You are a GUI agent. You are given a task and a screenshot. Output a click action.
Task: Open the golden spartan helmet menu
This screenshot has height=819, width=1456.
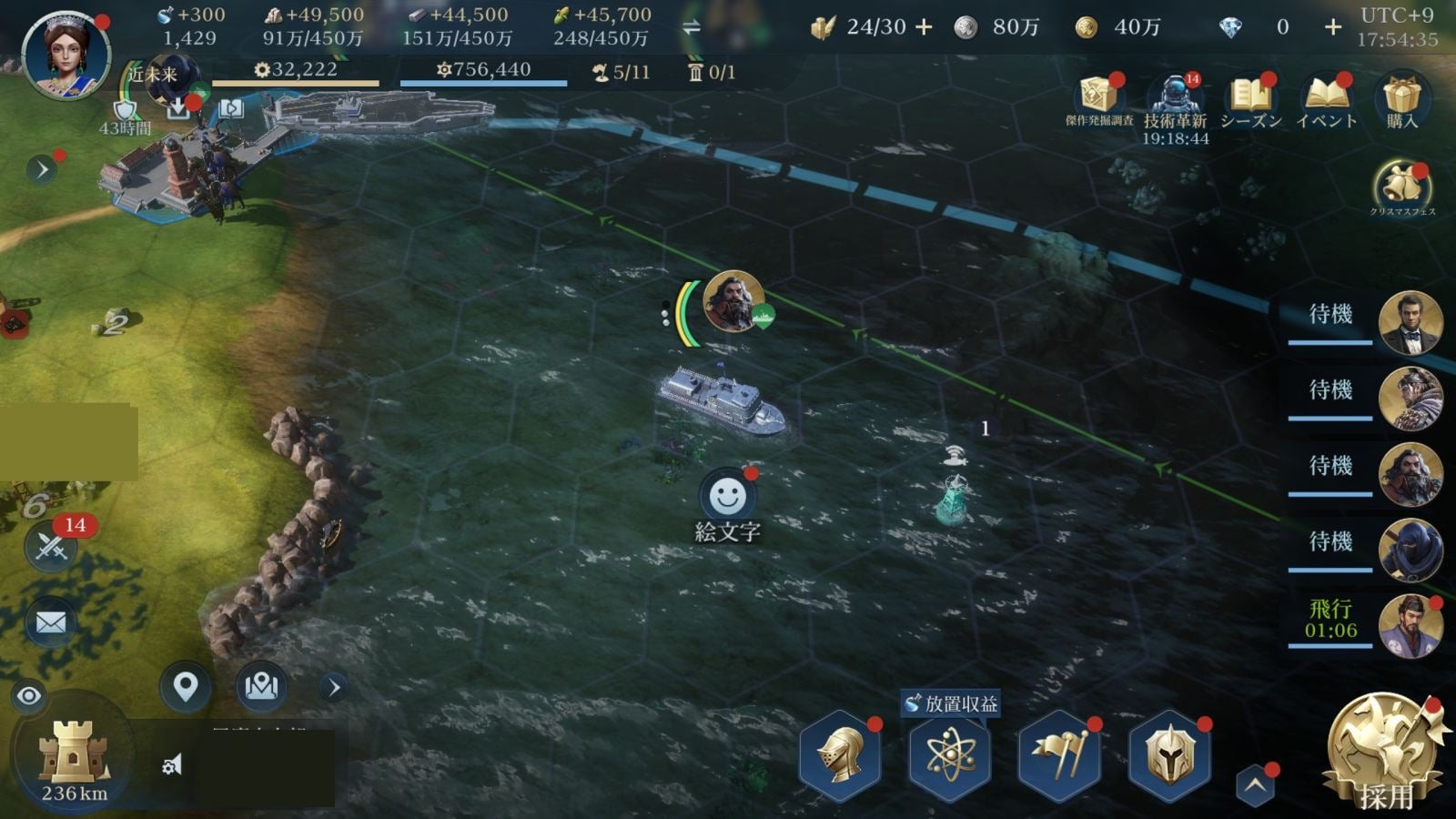click(x=1169, y=753)
